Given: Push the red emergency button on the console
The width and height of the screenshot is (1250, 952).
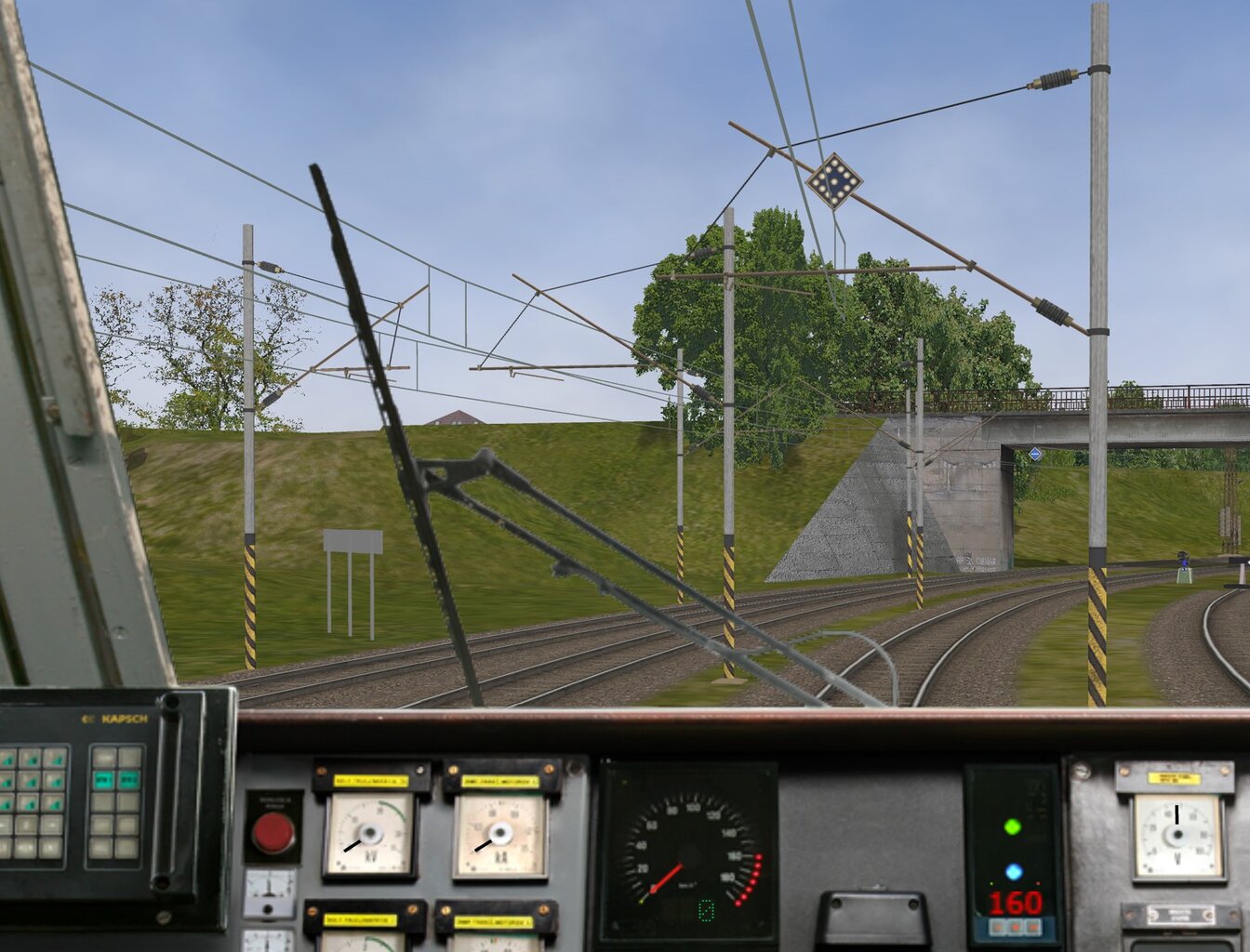Looking at the screenshot, I should click(273, 832).
